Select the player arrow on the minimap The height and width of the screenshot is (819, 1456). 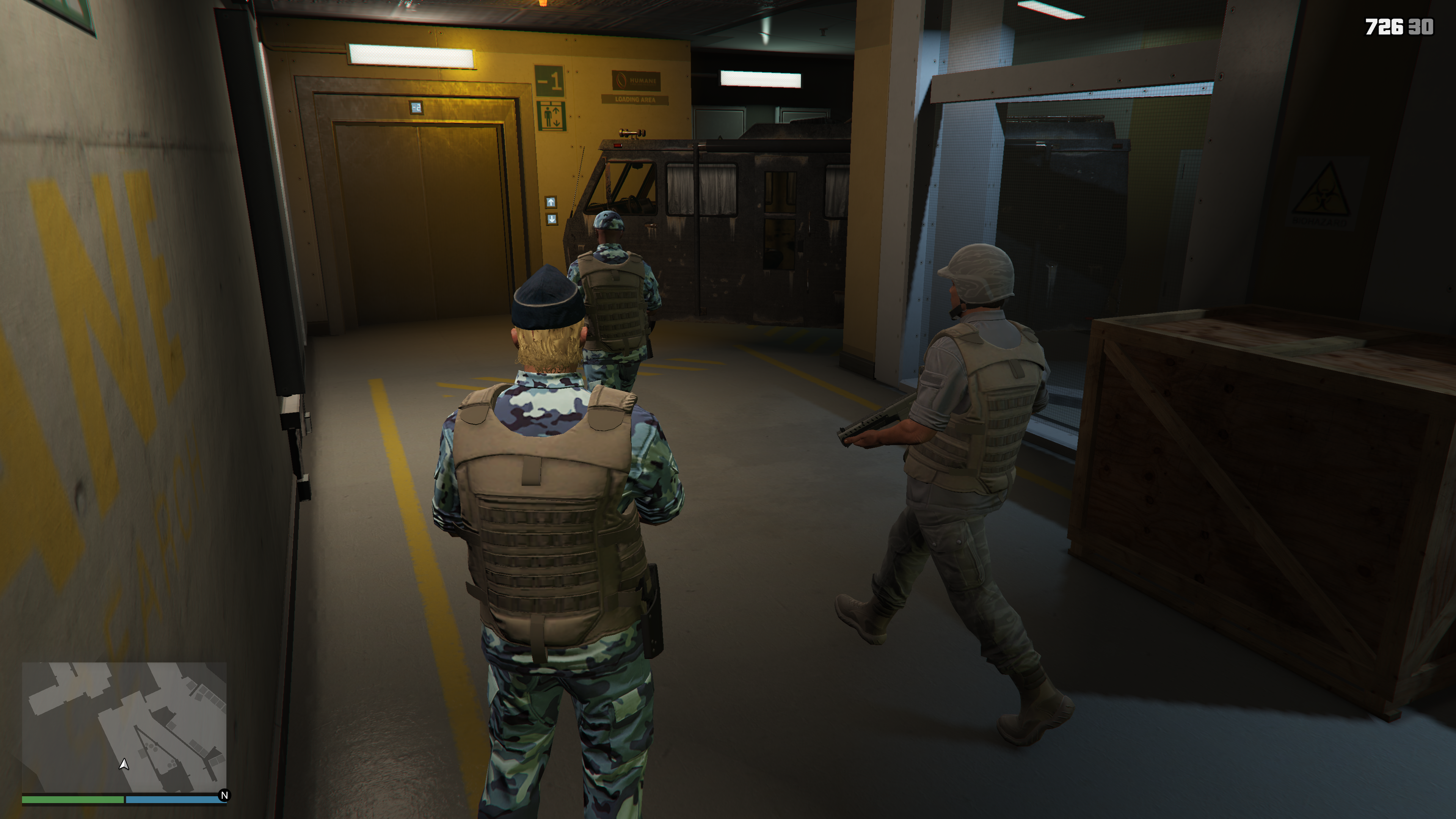pos(124,764)
